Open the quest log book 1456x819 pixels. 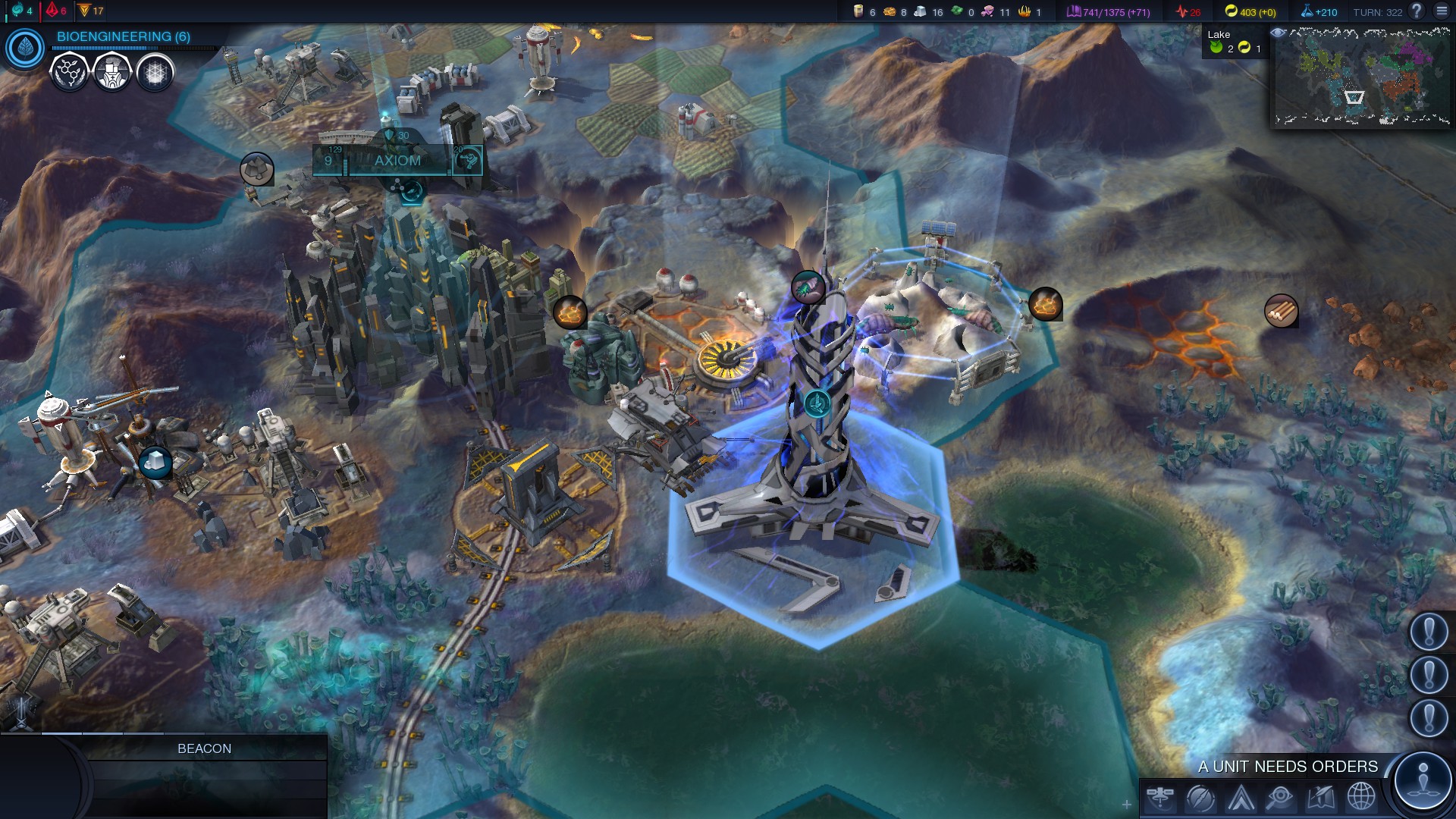1320,798
